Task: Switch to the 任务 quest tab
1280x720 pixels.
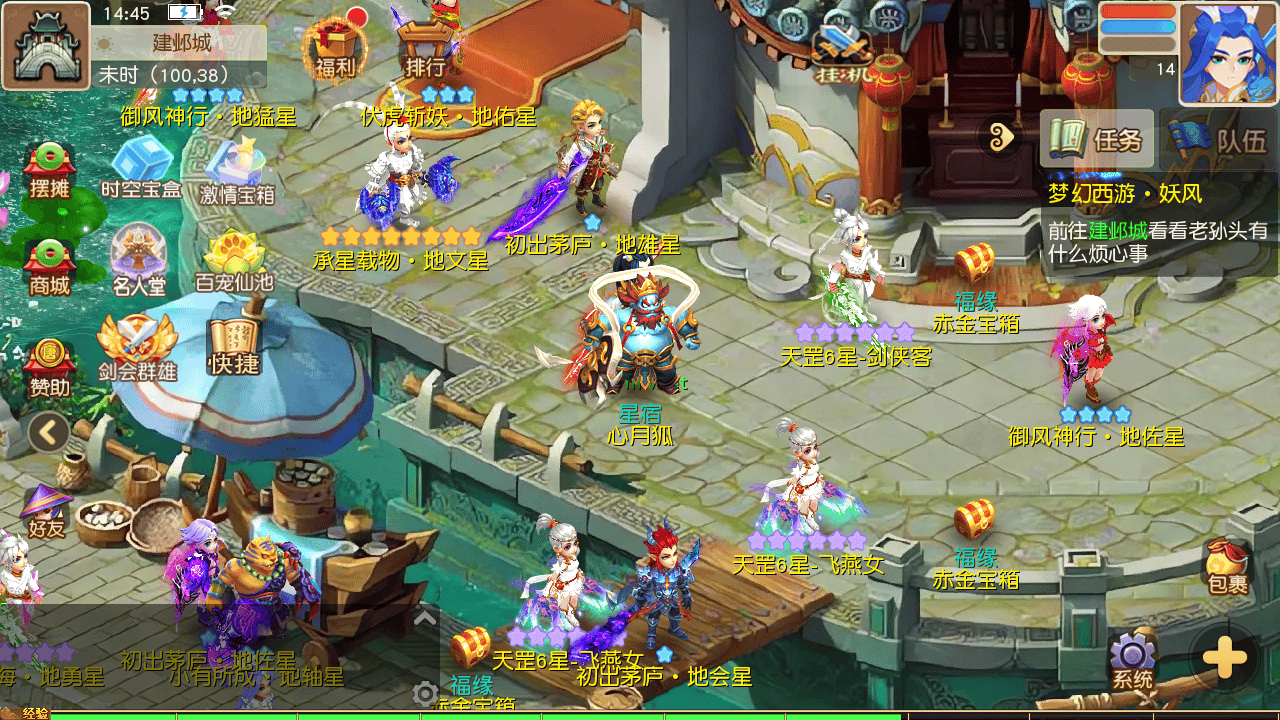Action: pyautogui.click(x=1097, y=138)
